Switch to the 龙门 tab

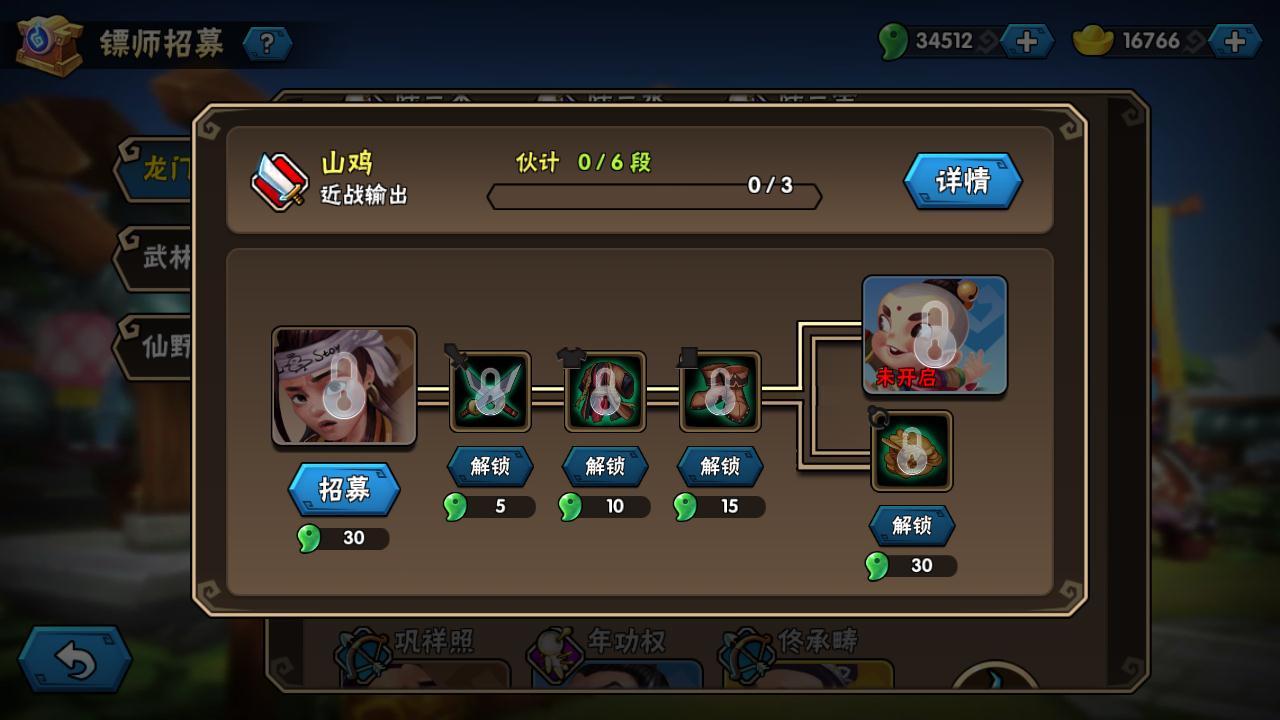(160, 169)
